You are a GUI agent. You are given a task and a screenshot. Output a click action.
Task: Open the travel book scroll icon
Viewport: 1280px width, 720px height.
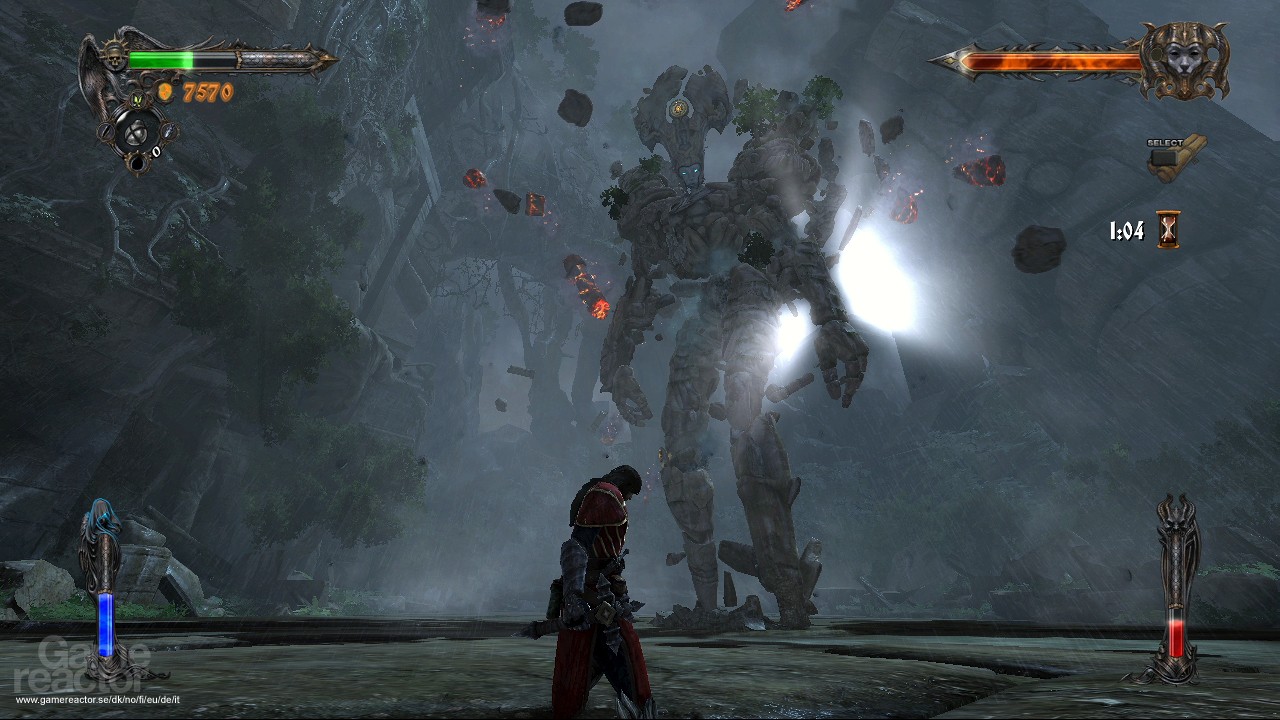(x=1176, y=156)
